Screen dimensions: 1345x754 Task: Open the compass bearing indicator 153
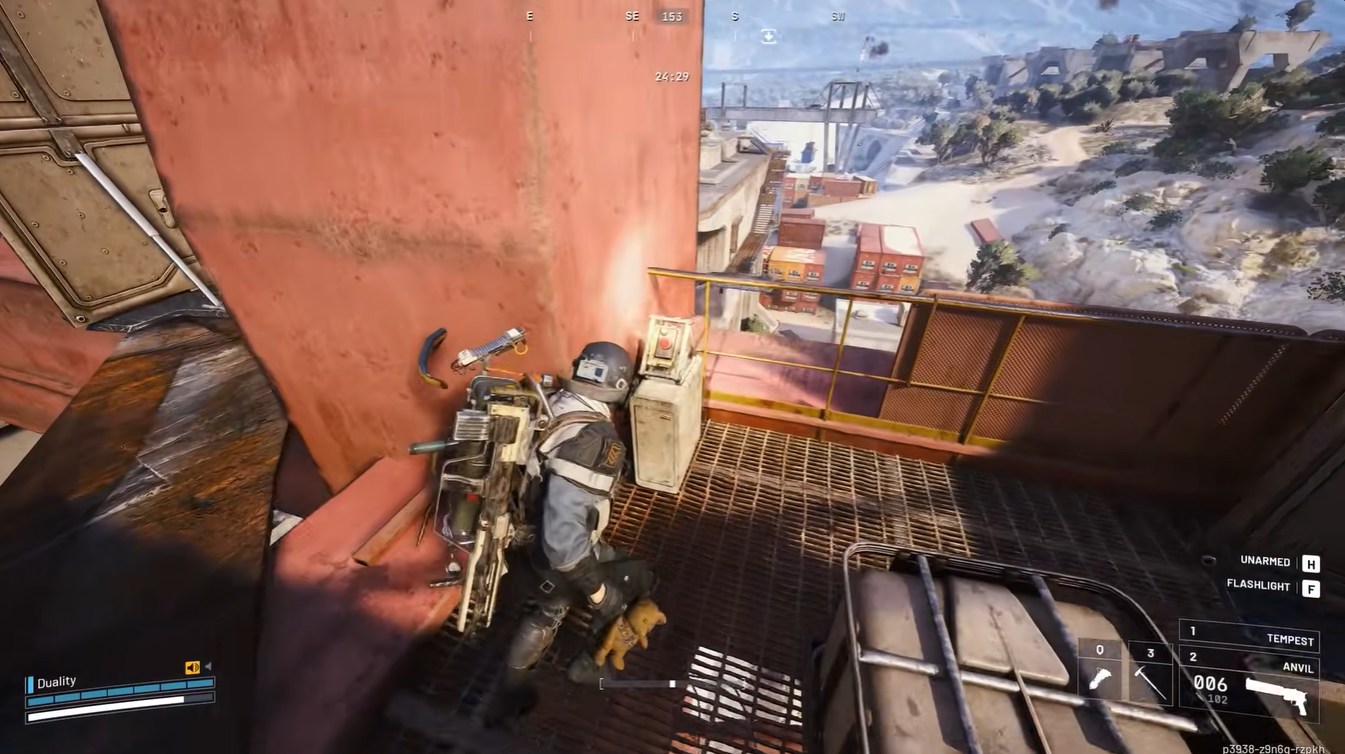click(x=670, y=16)
